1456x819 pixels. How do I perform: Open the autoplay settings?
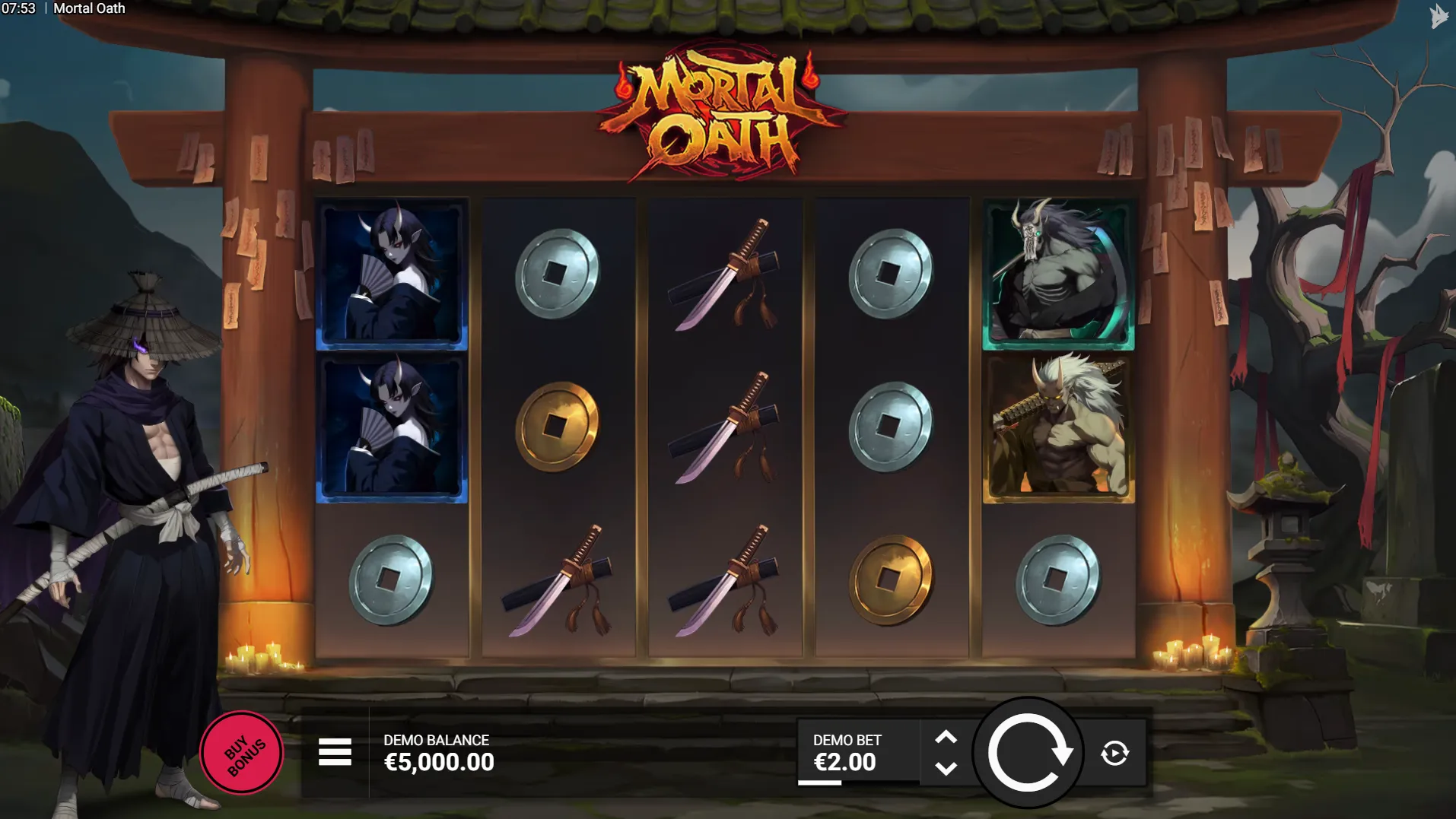[1114, 753]
